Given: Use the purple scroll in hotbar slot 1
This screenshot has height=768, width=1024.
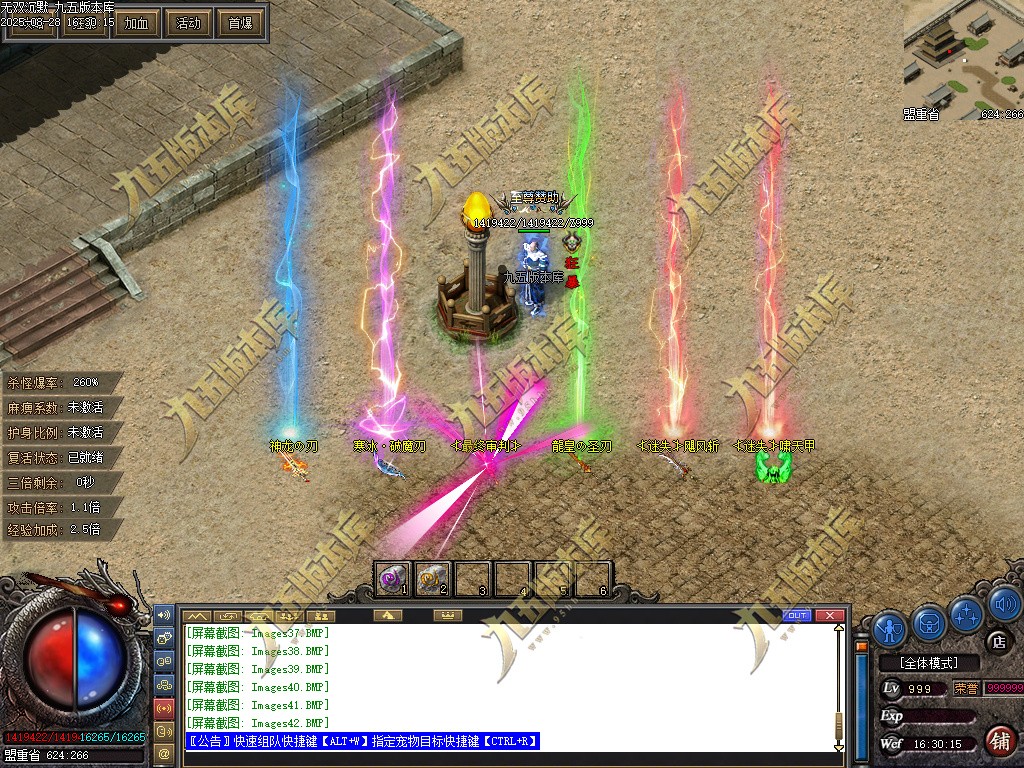Looking at the screenshot, I should point(393,577).
